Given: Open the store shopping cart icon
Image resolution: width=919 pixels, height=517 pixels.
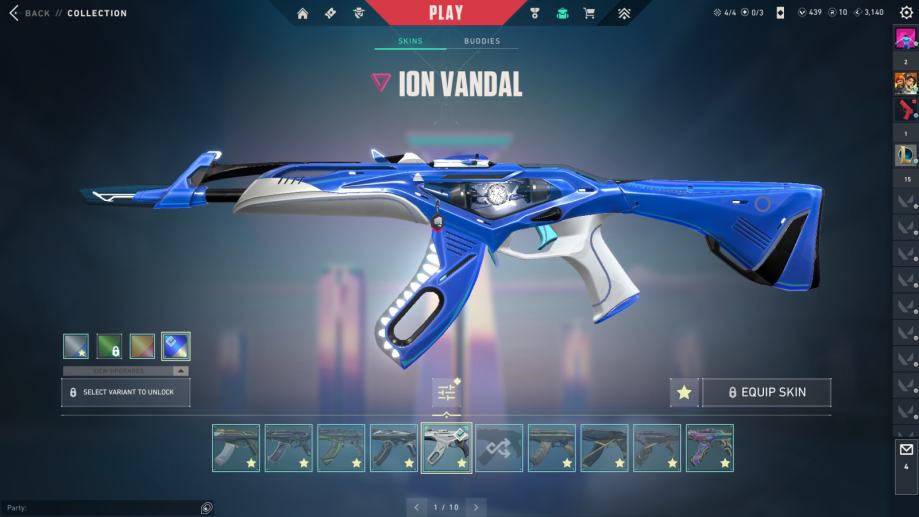Looking at the screenshot, I should 589,13.
